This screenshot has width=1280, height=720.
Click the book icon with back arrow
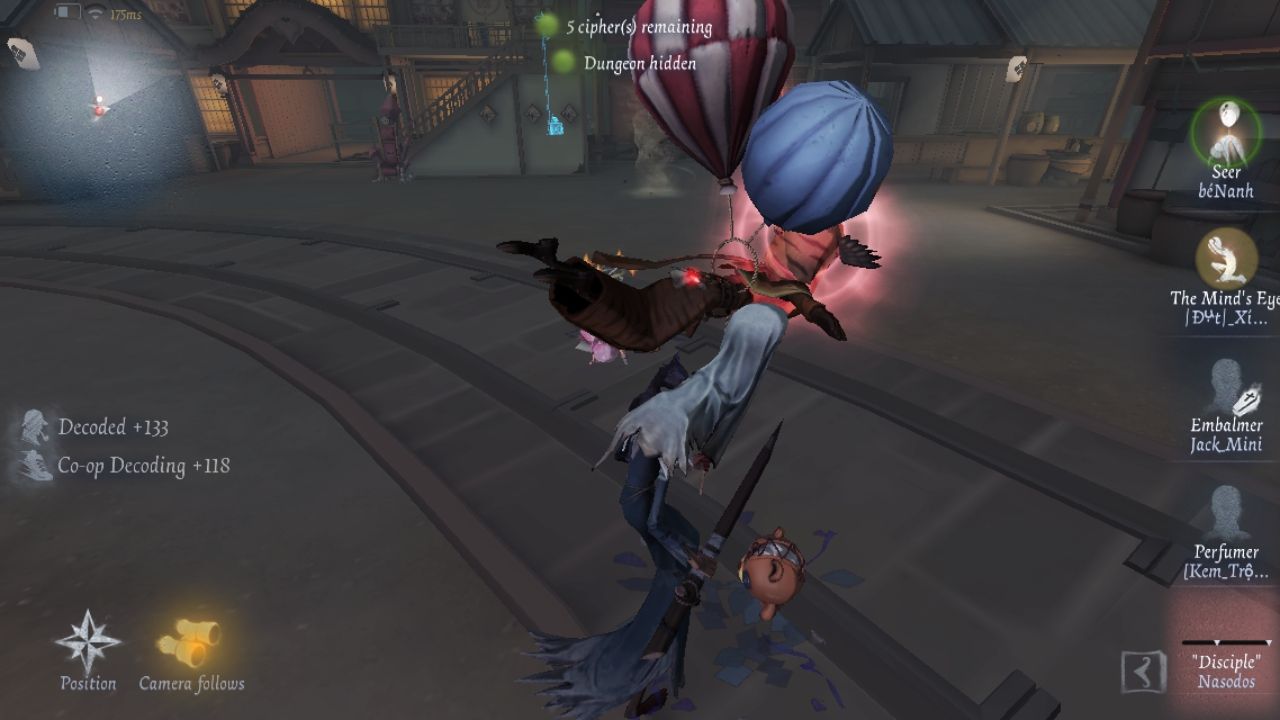pos(1144,672)
